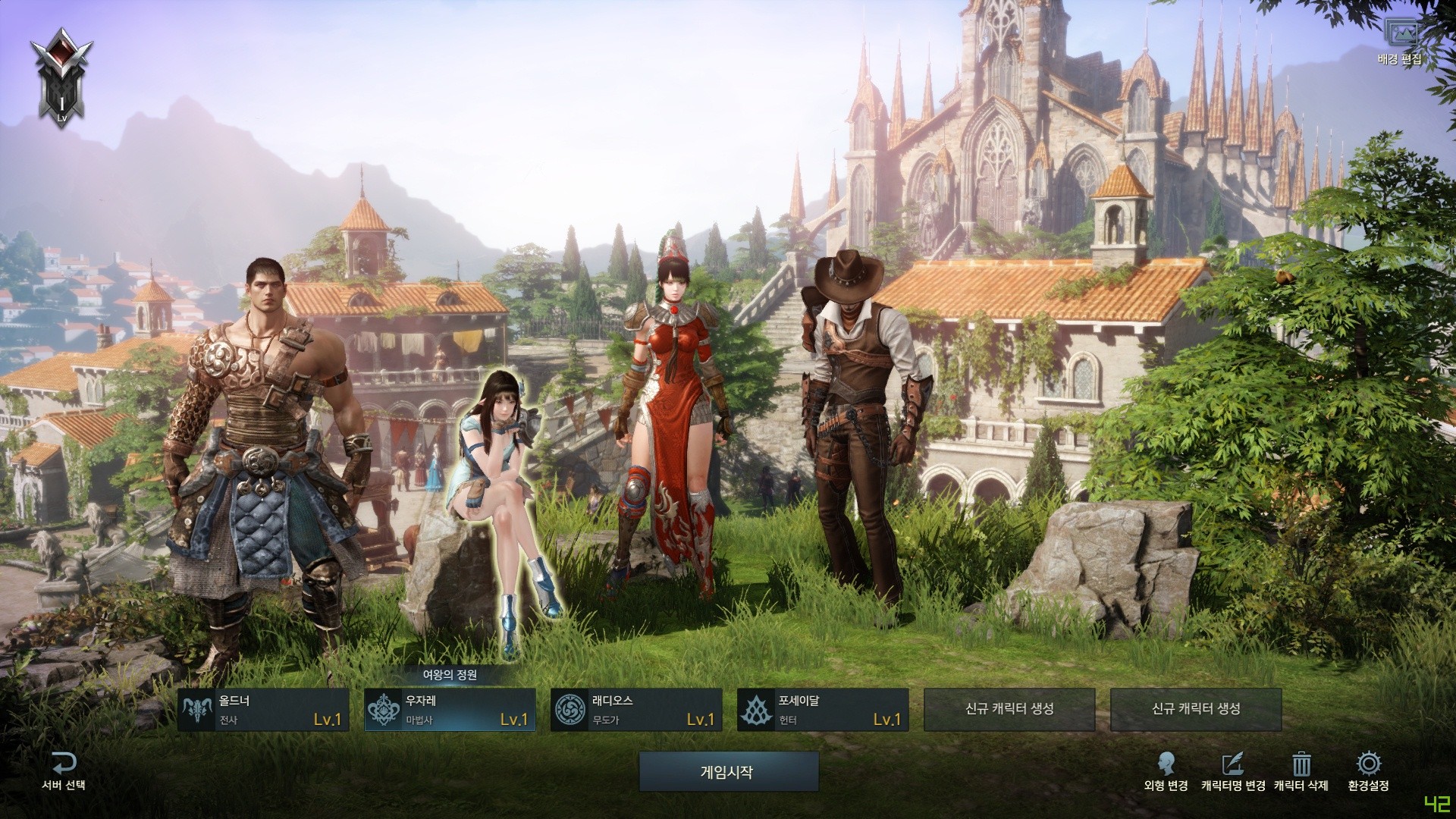Viewport: 1456px width, 819px height.
Task: Start the game with 게임시작 button
Action: tap(728, 772)
